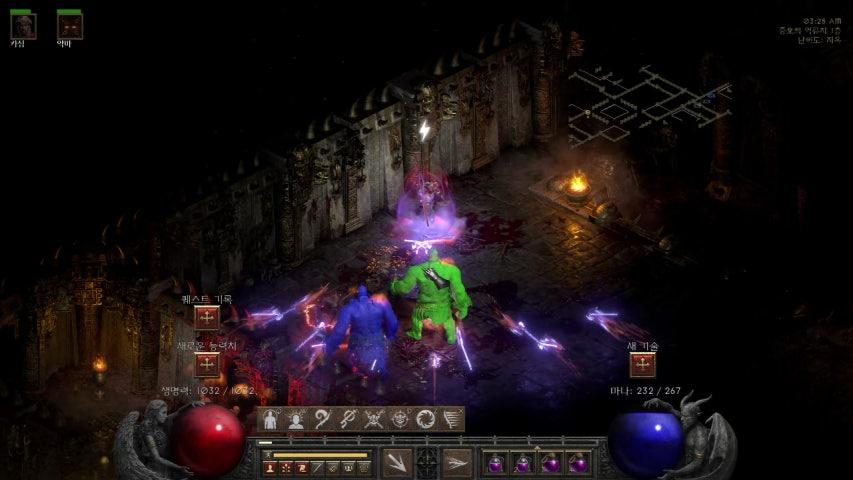Click the mercenary portrait
853x480 pixels.
tap(22, 26)
